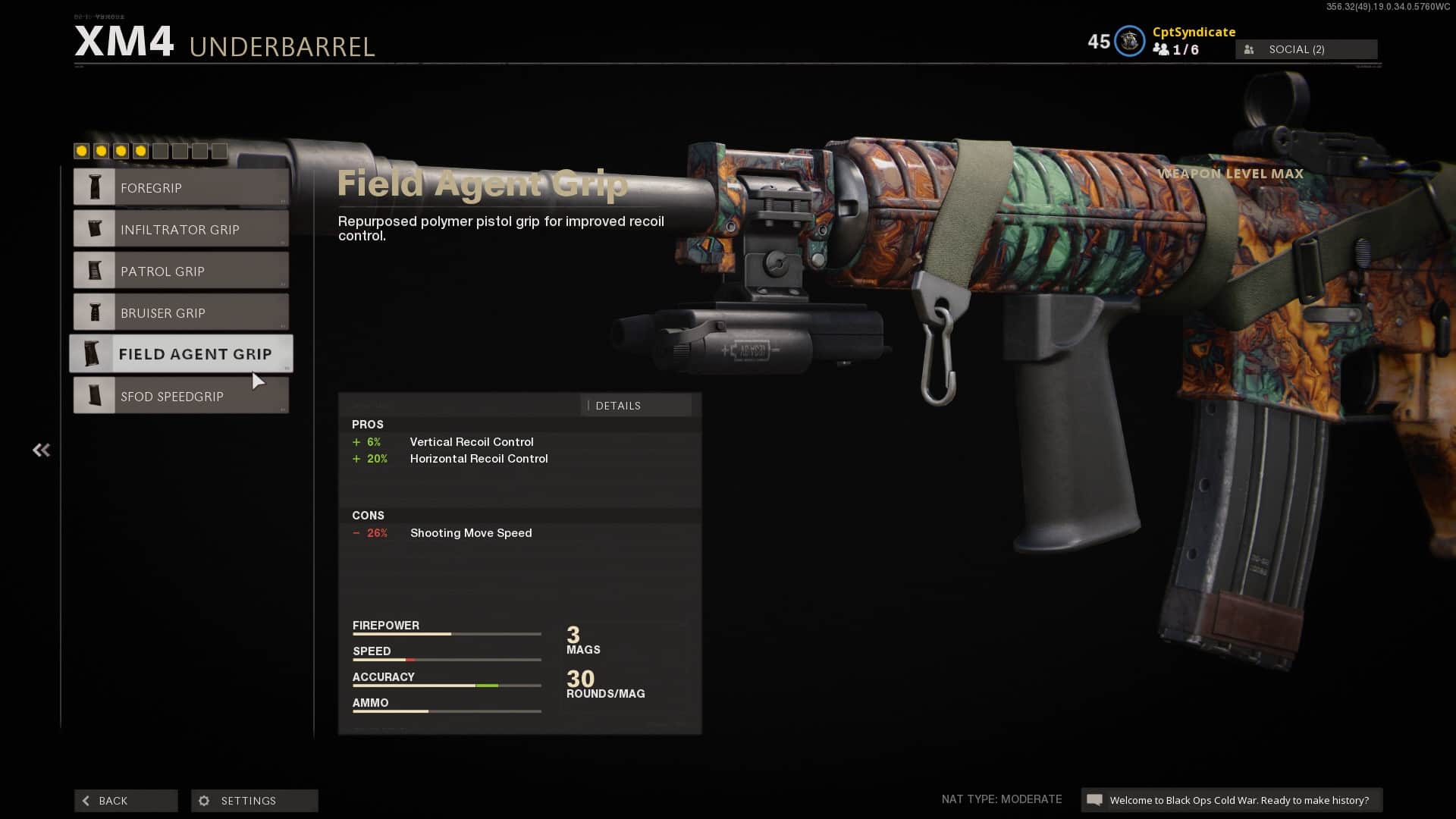The height and width of the screenshot is (819, 1456).
Task: Click the party members icon showing 1/6
Action: (x=1163, y=49)
